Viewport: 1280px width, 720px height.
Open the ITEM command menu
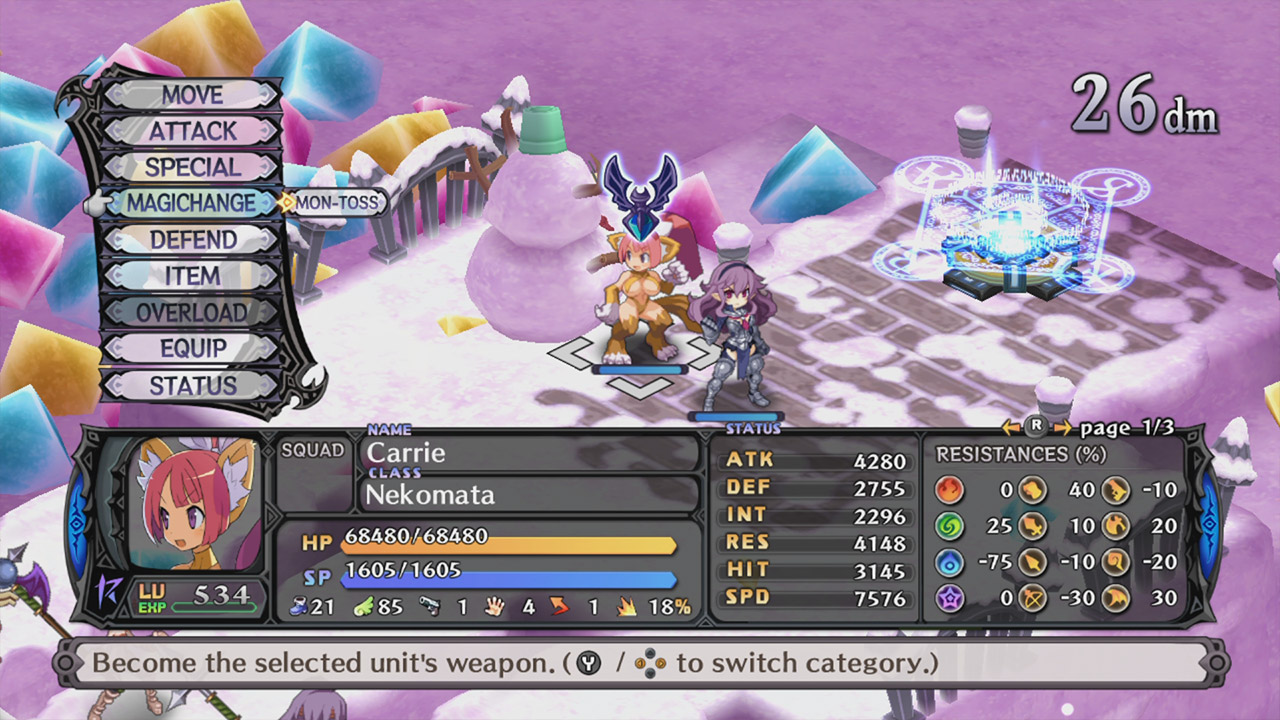pos(192,276)
